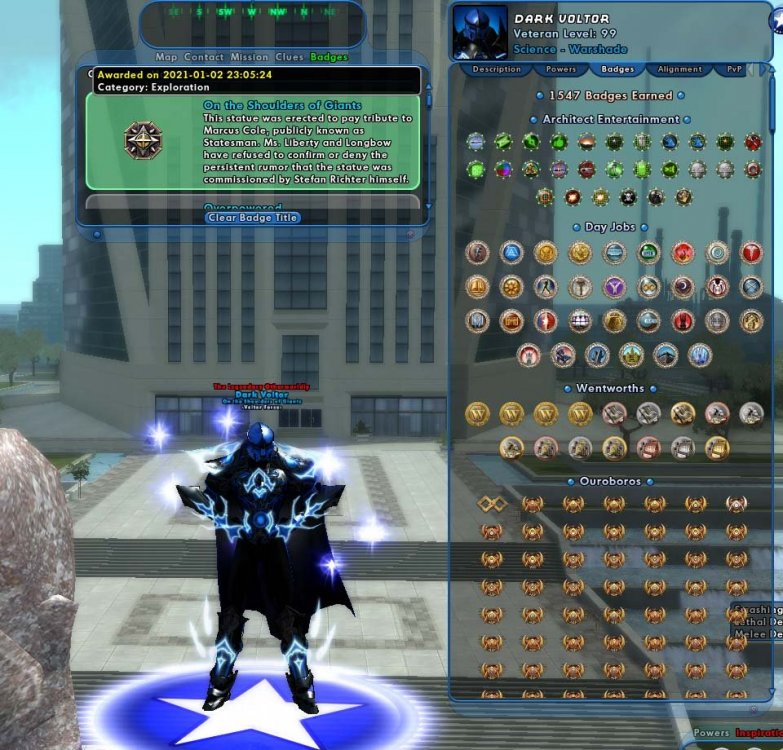Screen dimensions: 783x750
Task: Select the Architect Entertainment section header
Action: [610, 119]
